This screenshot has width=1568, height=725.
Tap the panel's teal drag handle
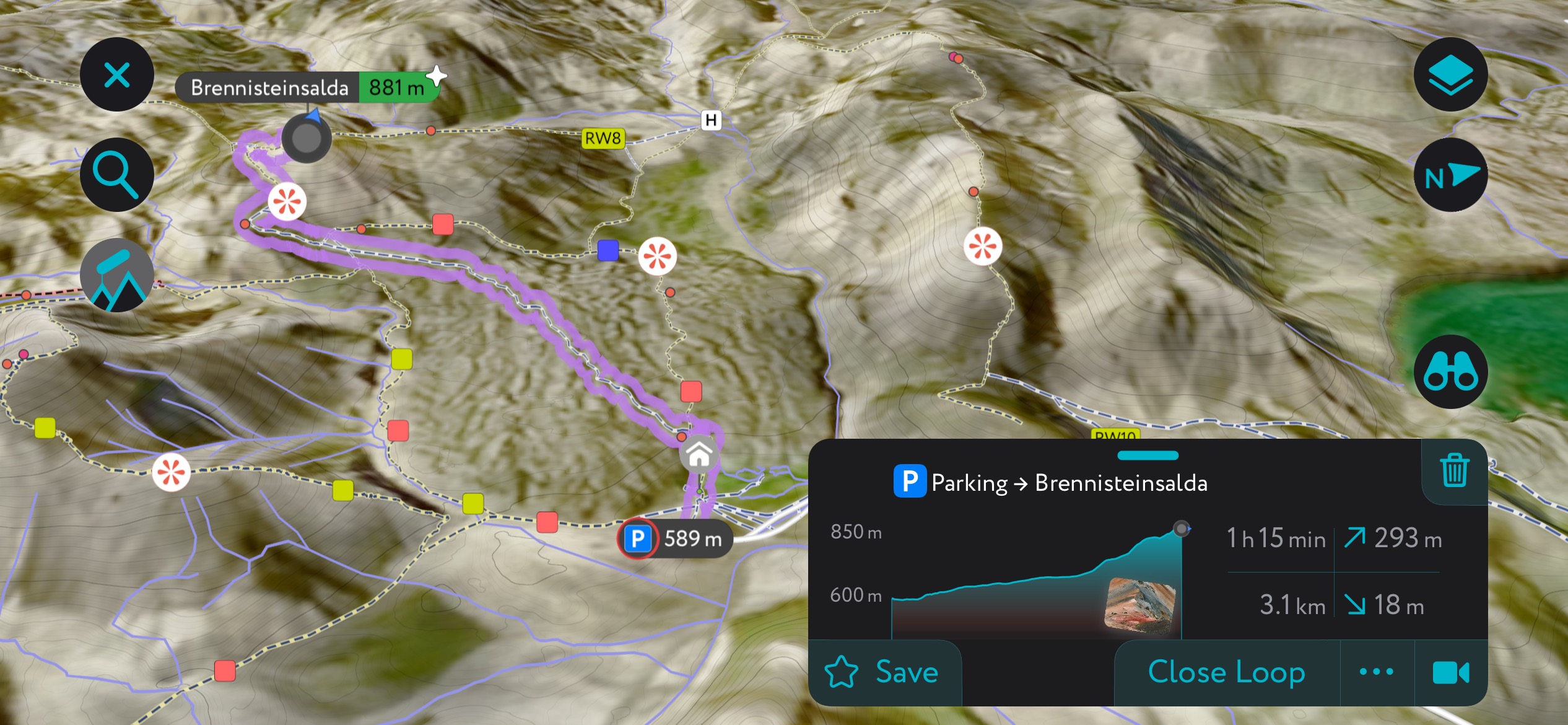tap(1148, 455)
